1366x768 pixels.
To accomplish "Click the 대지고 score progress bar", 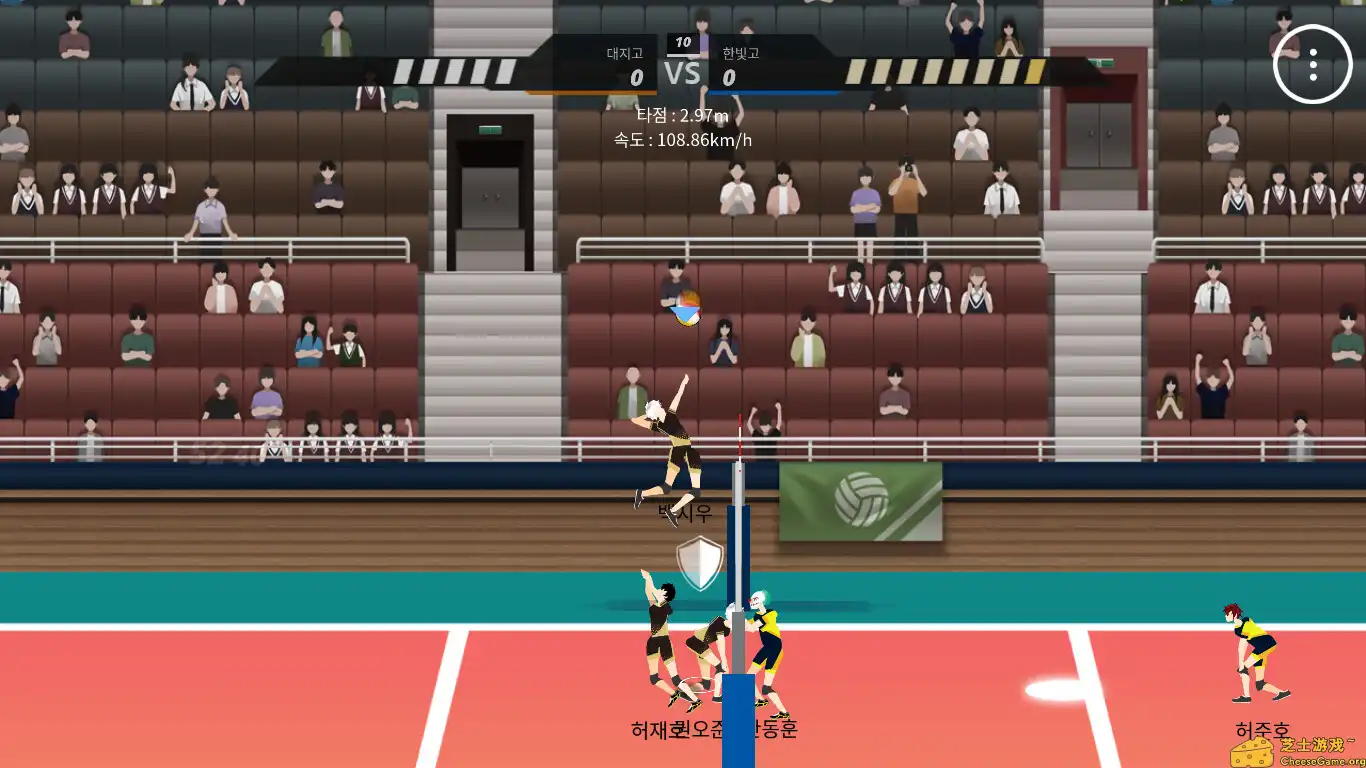I will 590,88.
